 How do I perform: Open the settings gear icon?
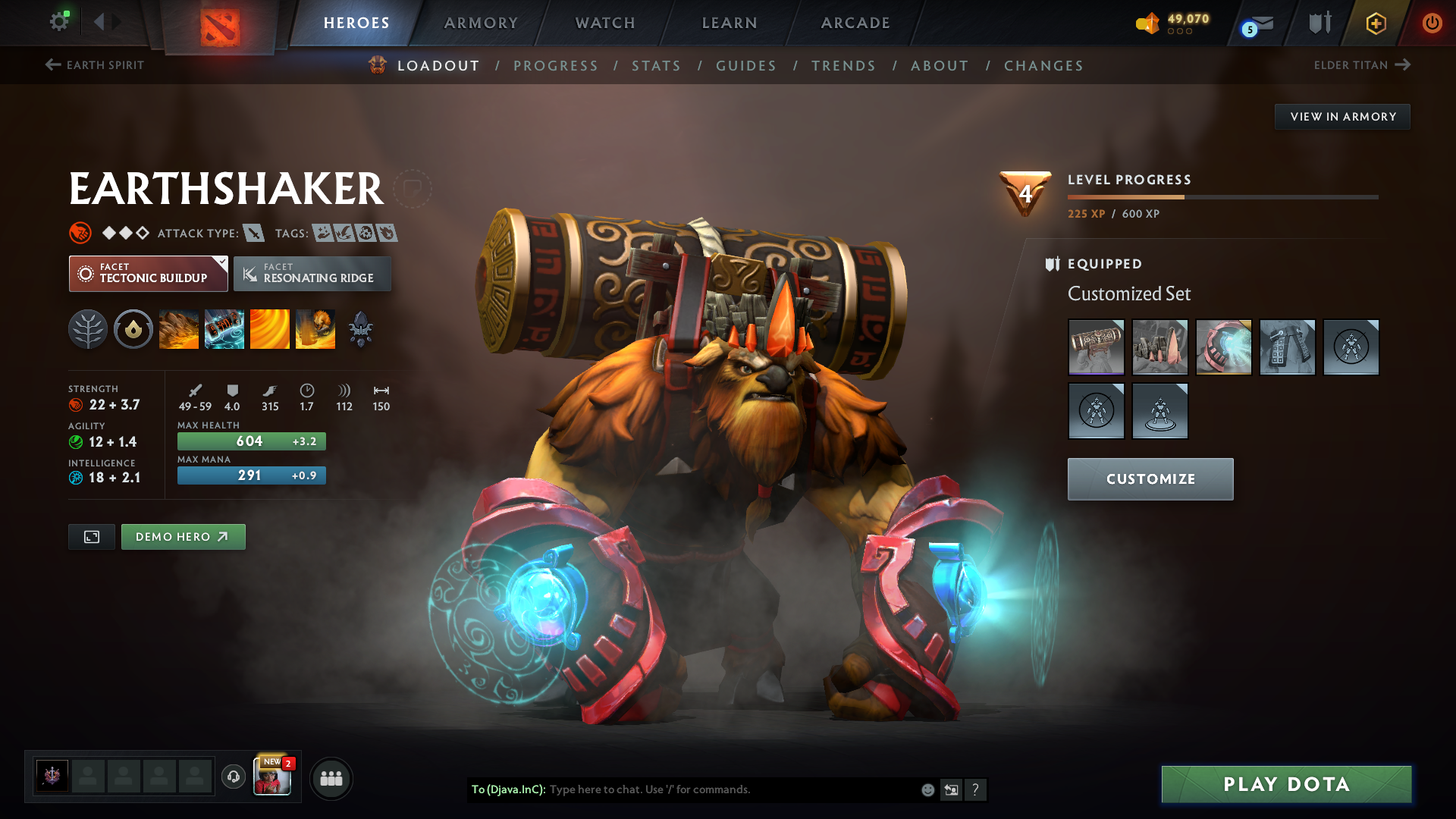pos(59,21)
